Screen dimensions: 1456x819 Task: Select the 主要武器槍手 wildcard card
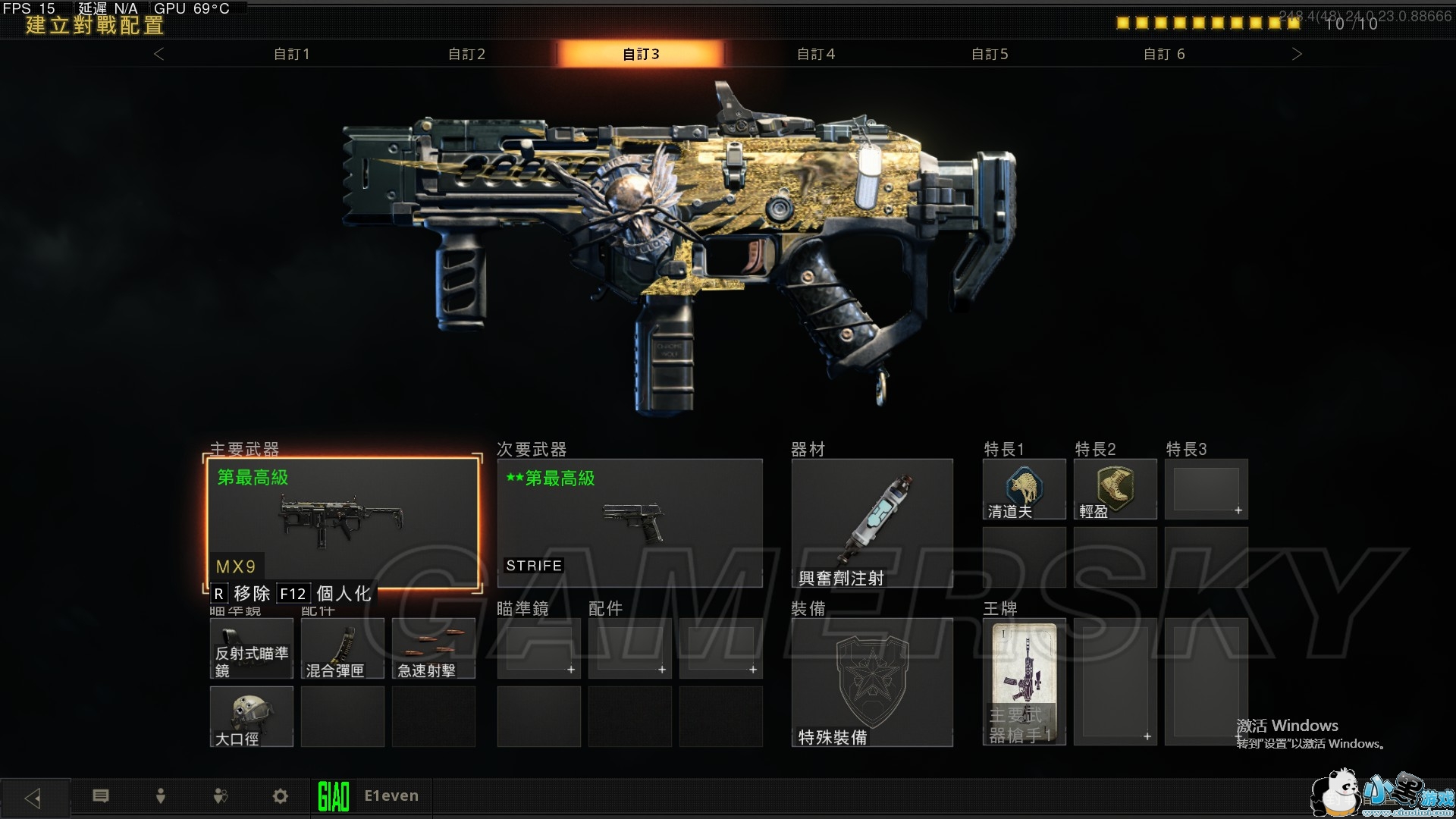[1024, 682]
